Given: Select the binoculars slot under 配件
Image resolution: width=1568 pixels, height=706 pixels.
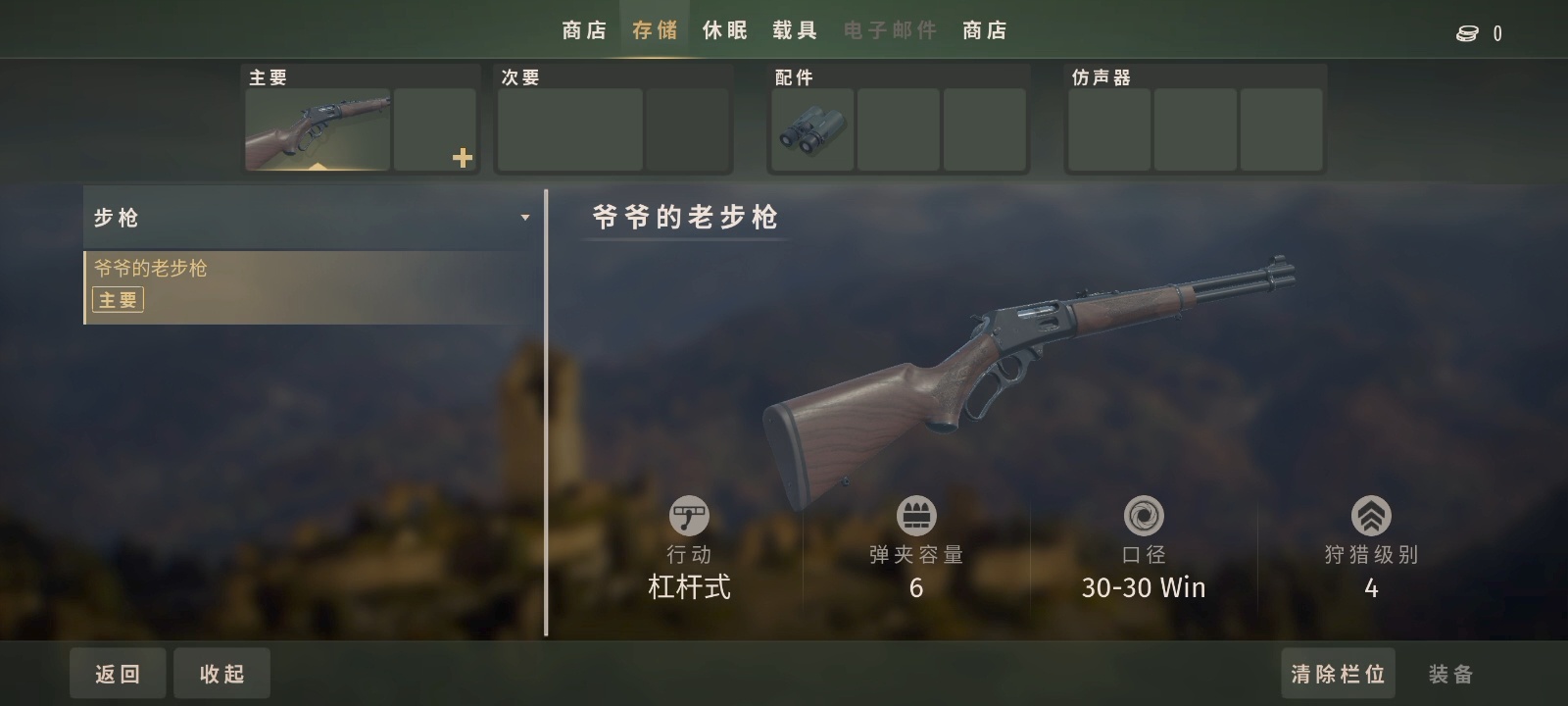Looking at the screenshot, I should click(812, 129).
